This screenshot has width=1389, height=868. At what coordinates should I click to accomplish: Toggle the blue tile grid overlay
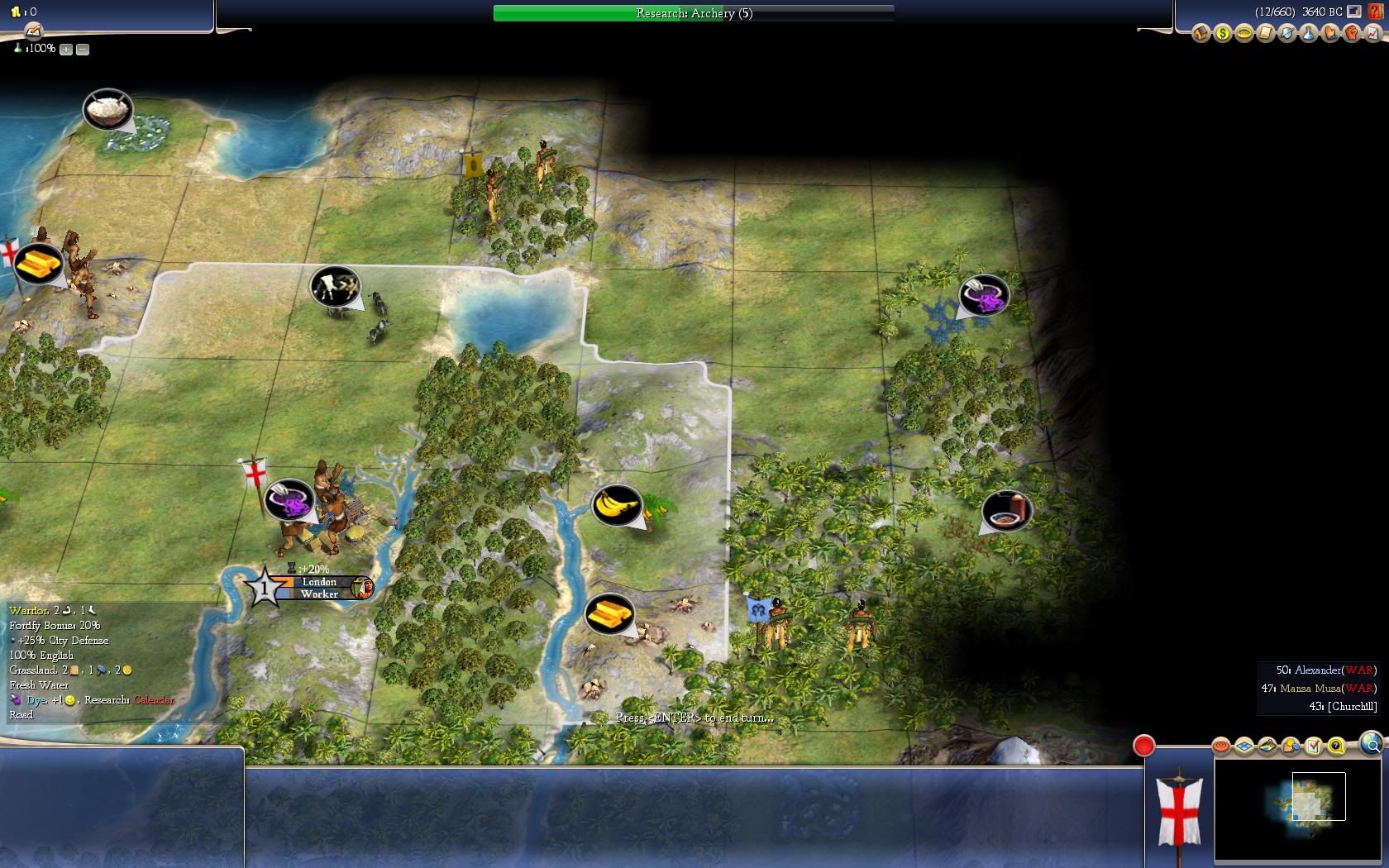click(x=1244, y=746)
